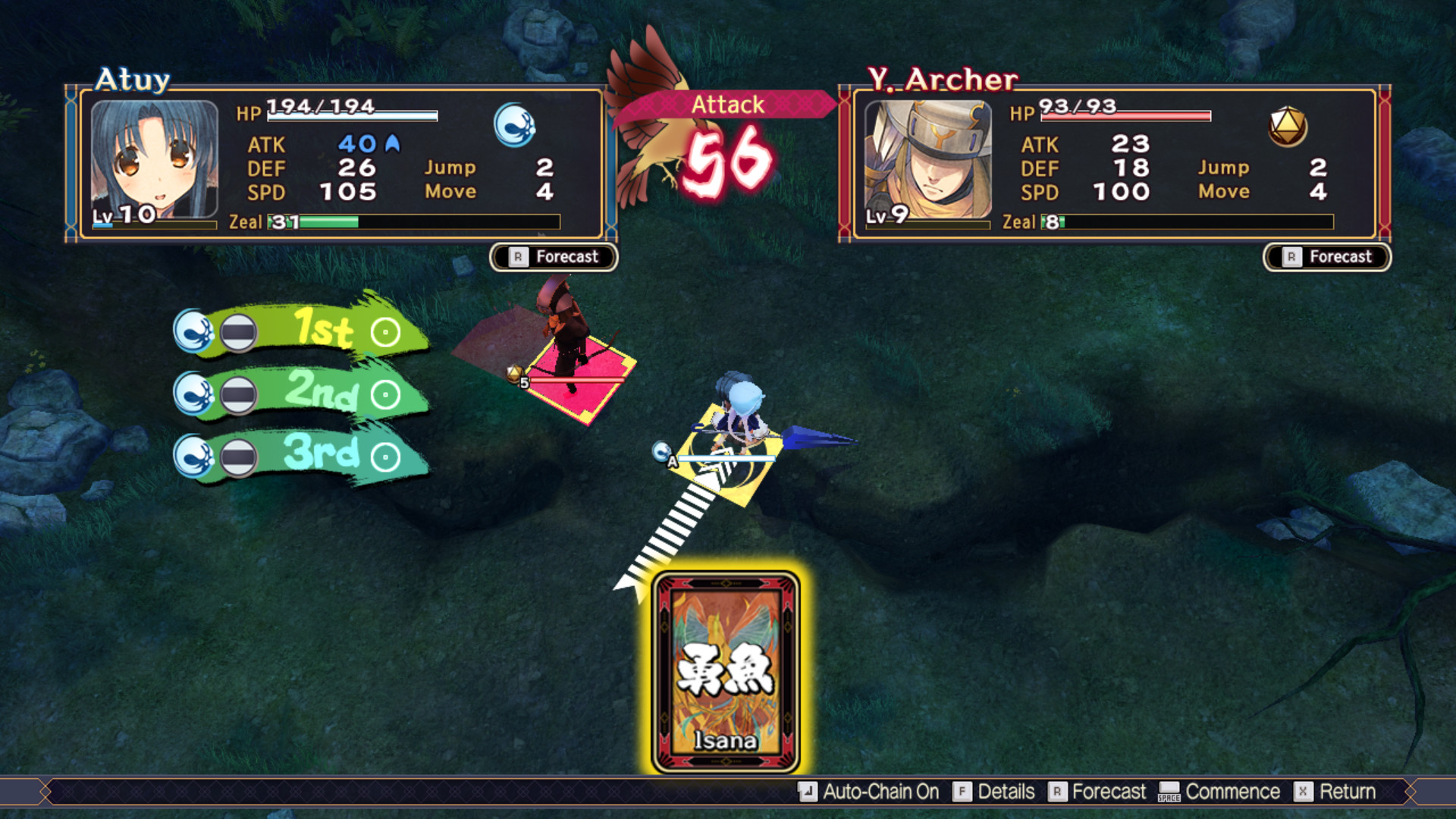1456x819 pixels.
Task: Click the A button prompt above the character gauge
Action: (x=671, y=460)
